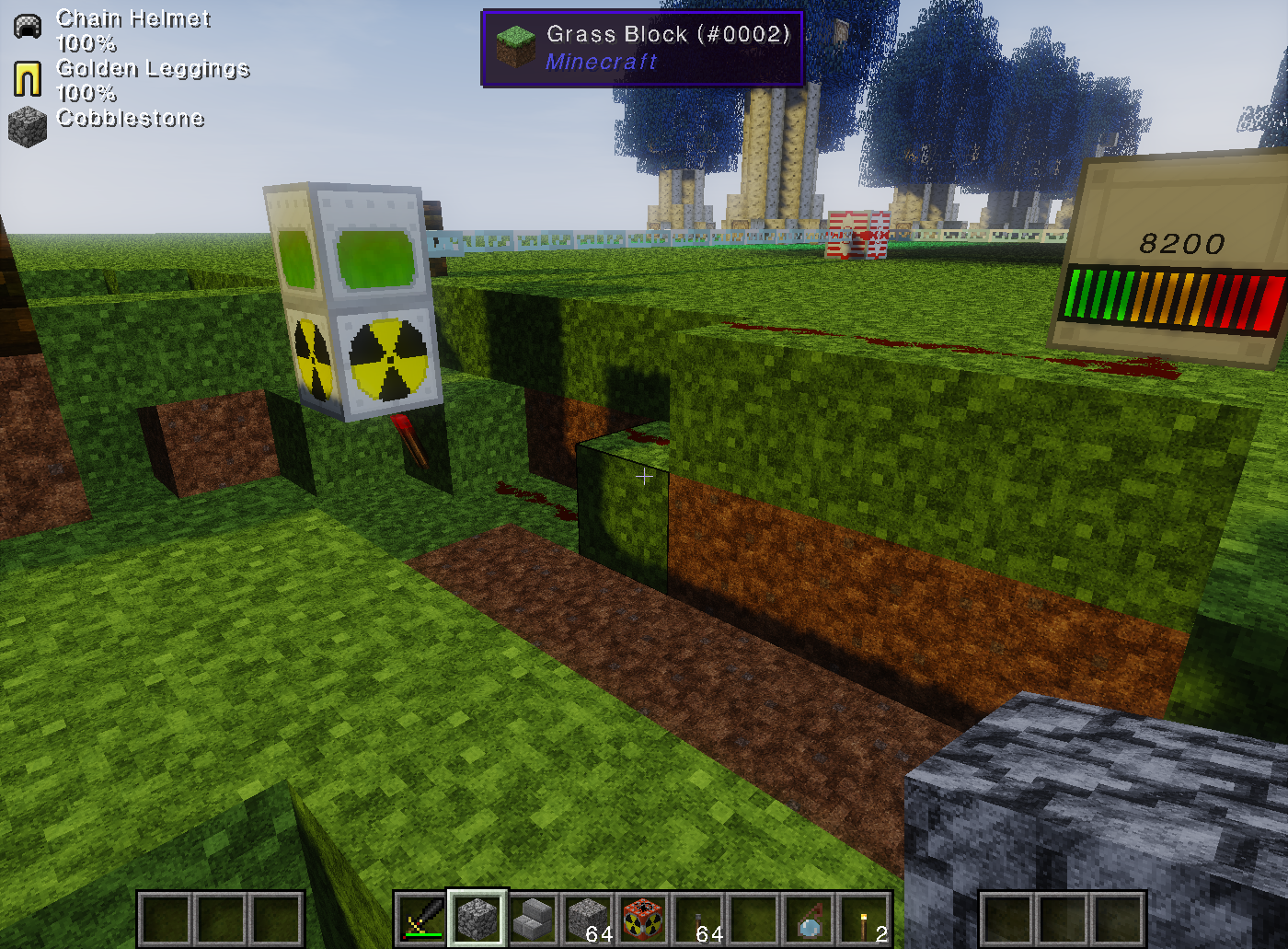This screenshot has width=1288, height=949.
Task: Select the 64-stack stick item slot
Action: coord(698,919)
